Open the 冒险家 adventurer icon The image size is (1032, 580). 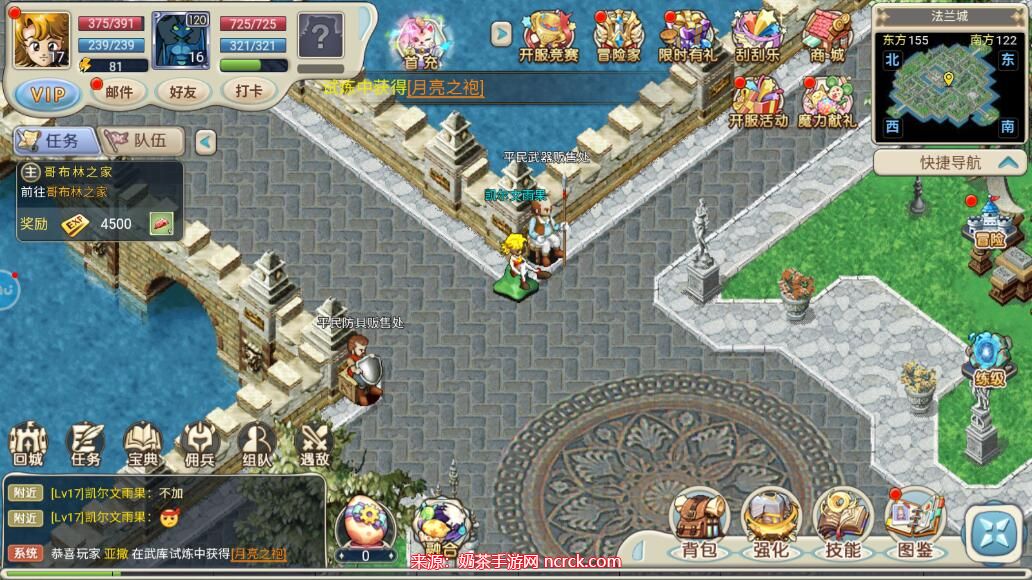pos(618,36)
